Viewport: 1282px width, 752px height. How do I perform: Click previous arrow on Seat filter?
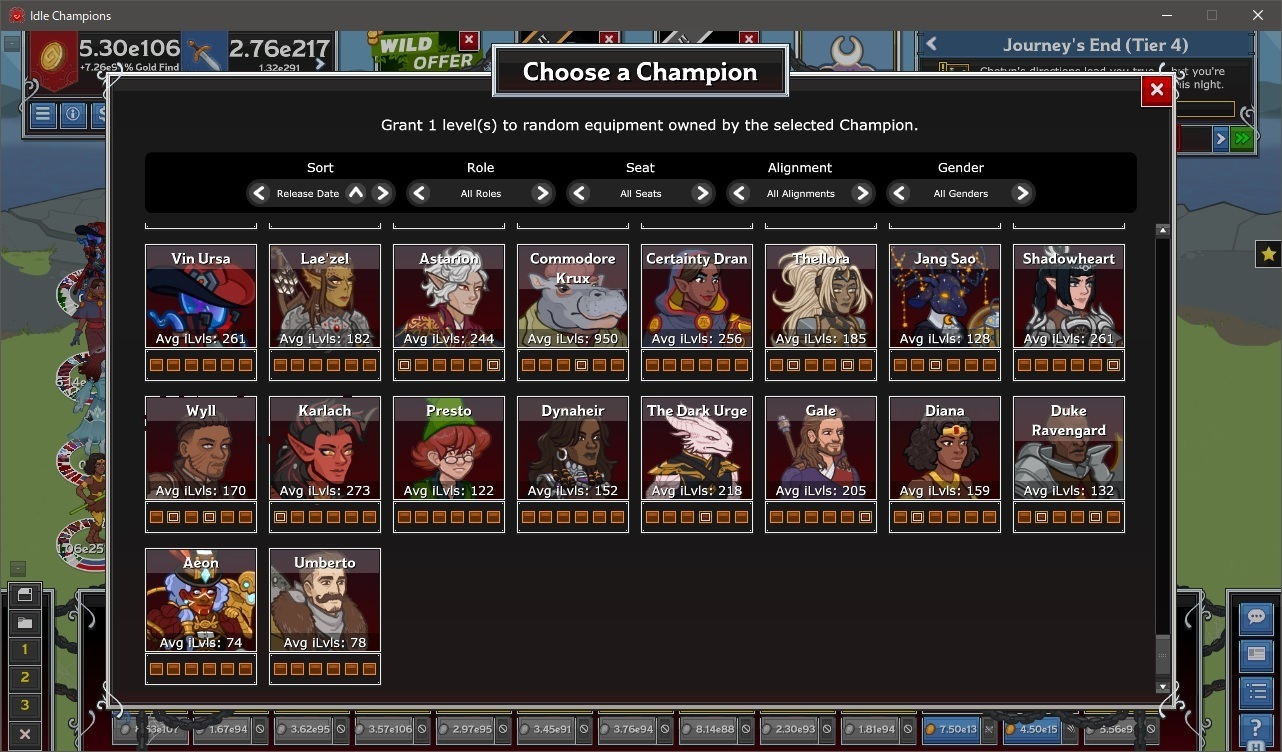tap(579, 193)
